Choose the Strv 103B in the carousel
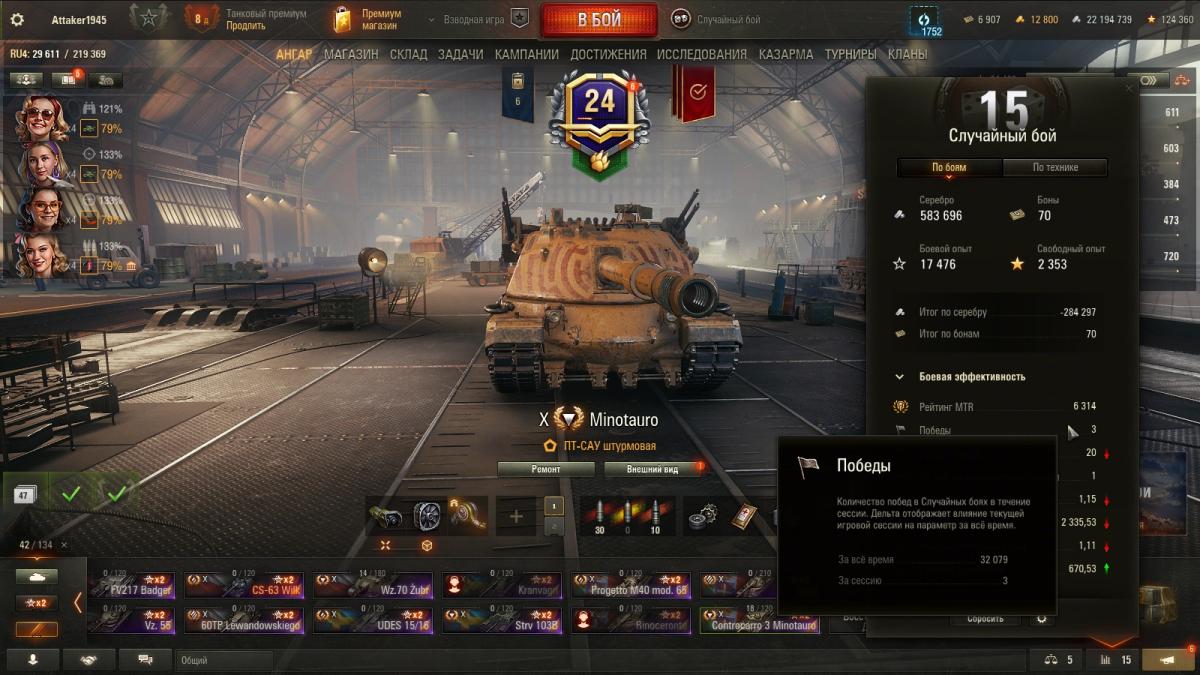1200x675 pixels. tap(503, 620)
